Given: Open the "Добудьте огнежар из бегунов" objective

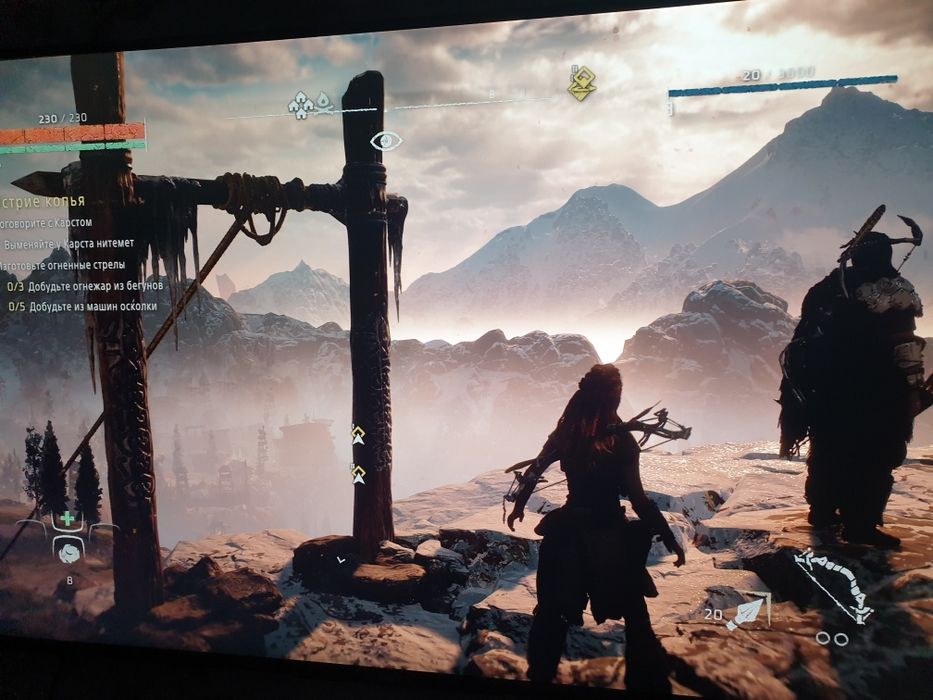Looking at the screenshot, I should tap(83, 286).
